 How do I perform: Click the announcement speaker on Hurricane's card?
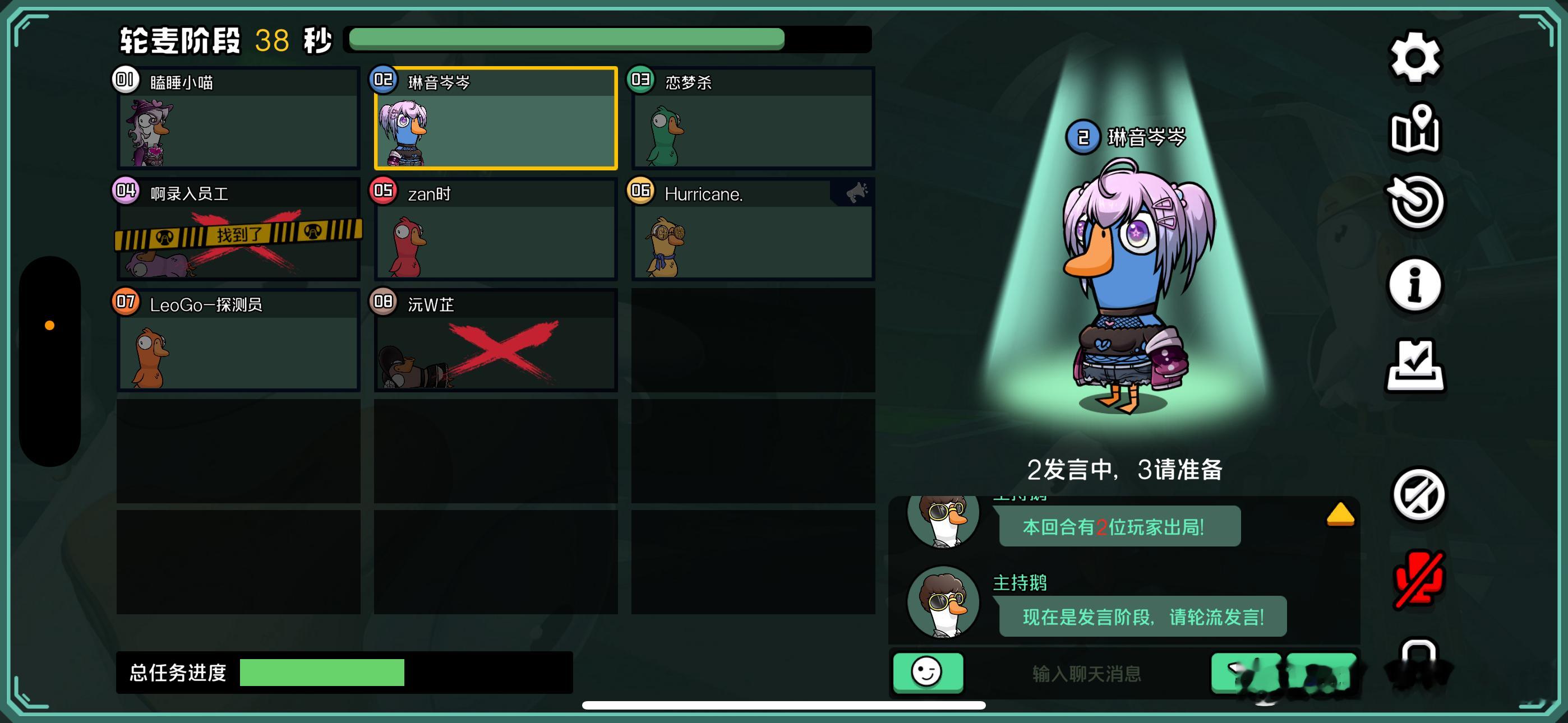click(854, 192)
